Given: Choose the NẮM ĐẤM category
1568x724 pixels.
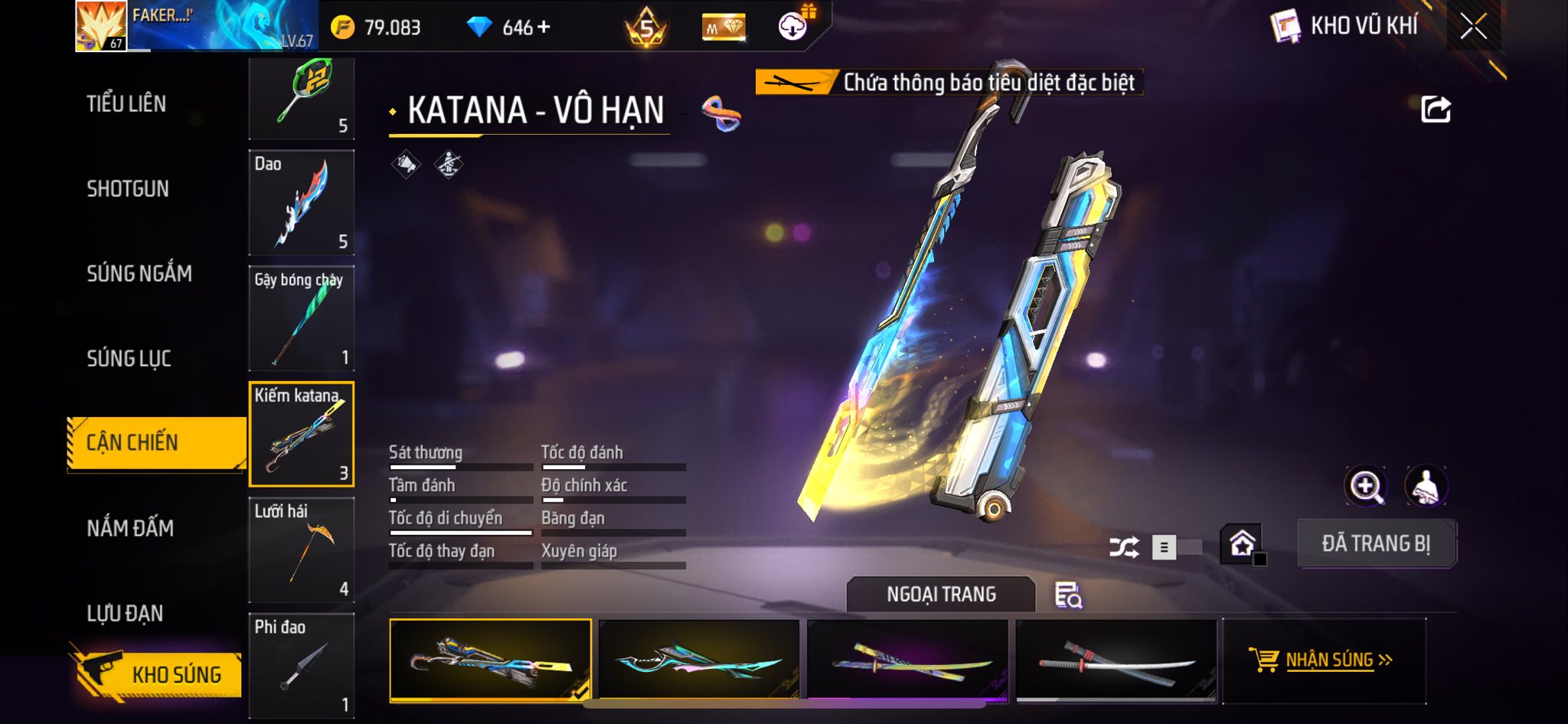Looking at the screenshot, I should click(x=130, y=528).
